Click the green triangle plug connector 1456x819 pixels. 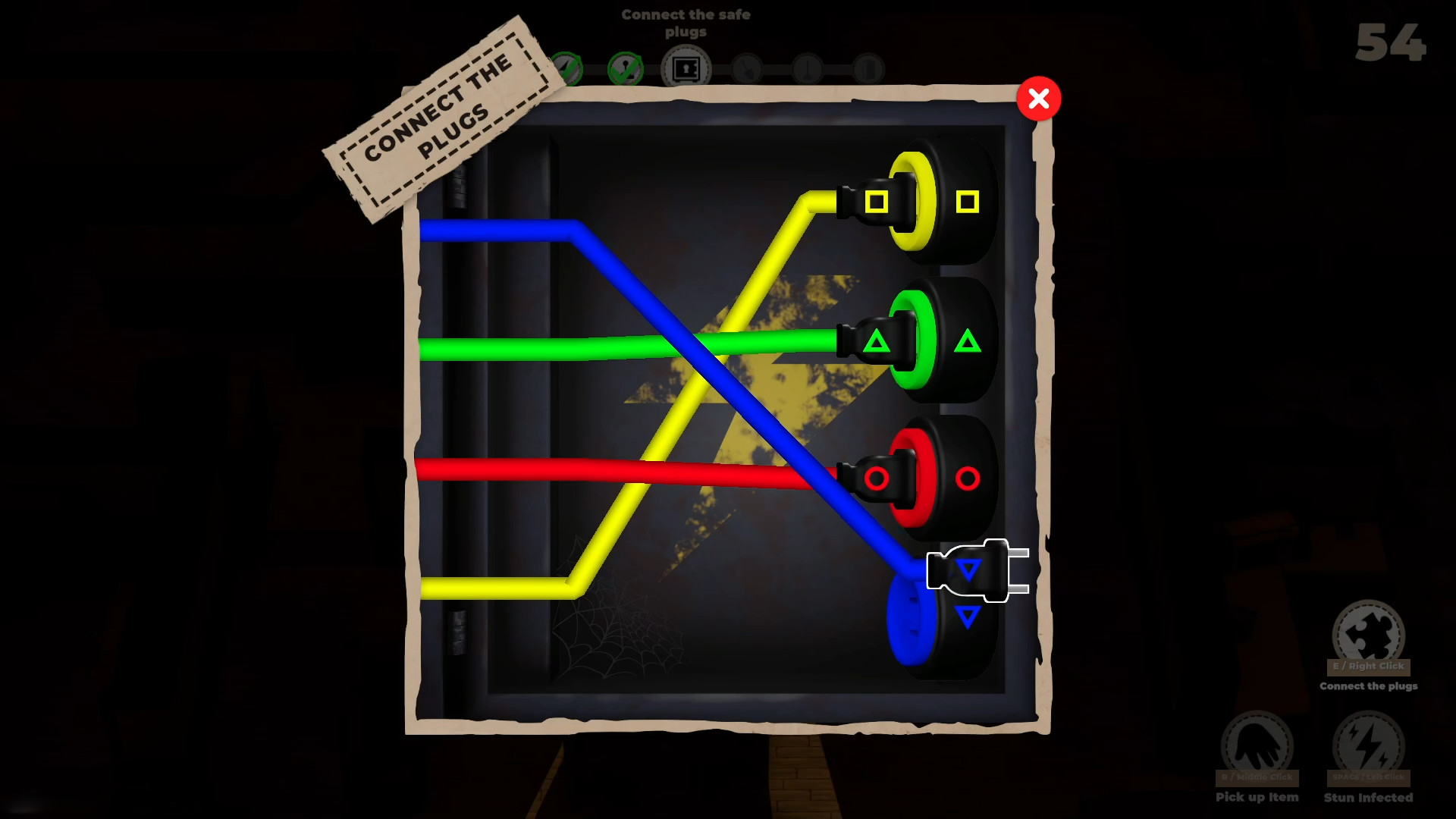click(x=876, y=341)
